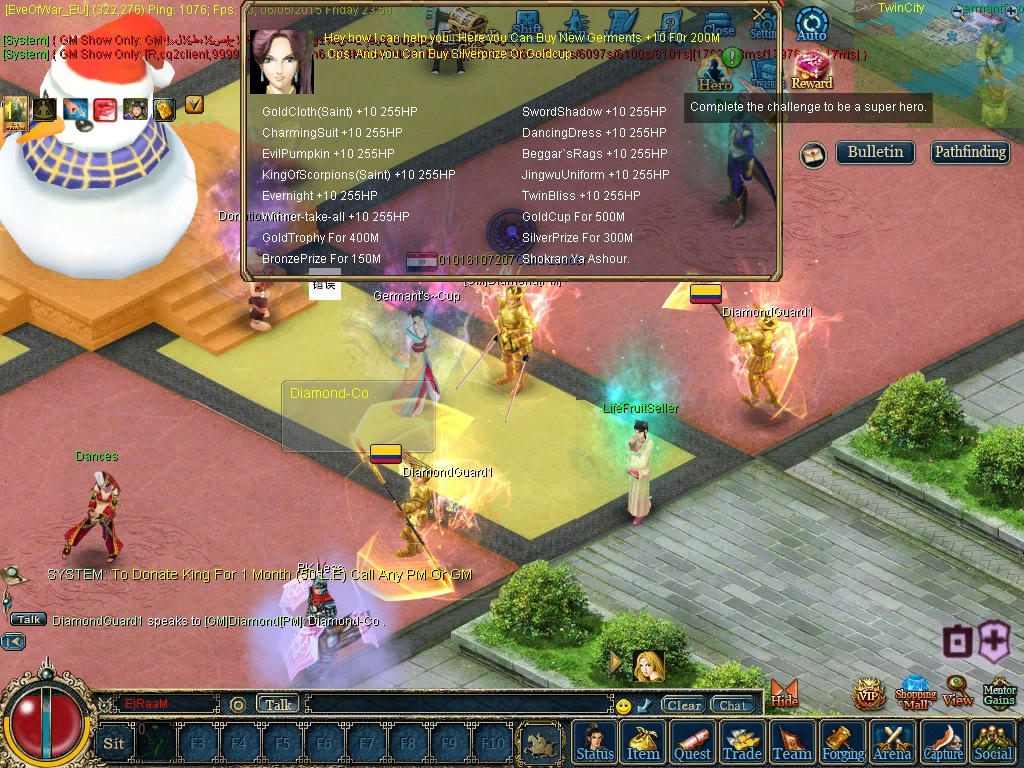
Task: Open the Forging menu
Action: coord(843,742)
